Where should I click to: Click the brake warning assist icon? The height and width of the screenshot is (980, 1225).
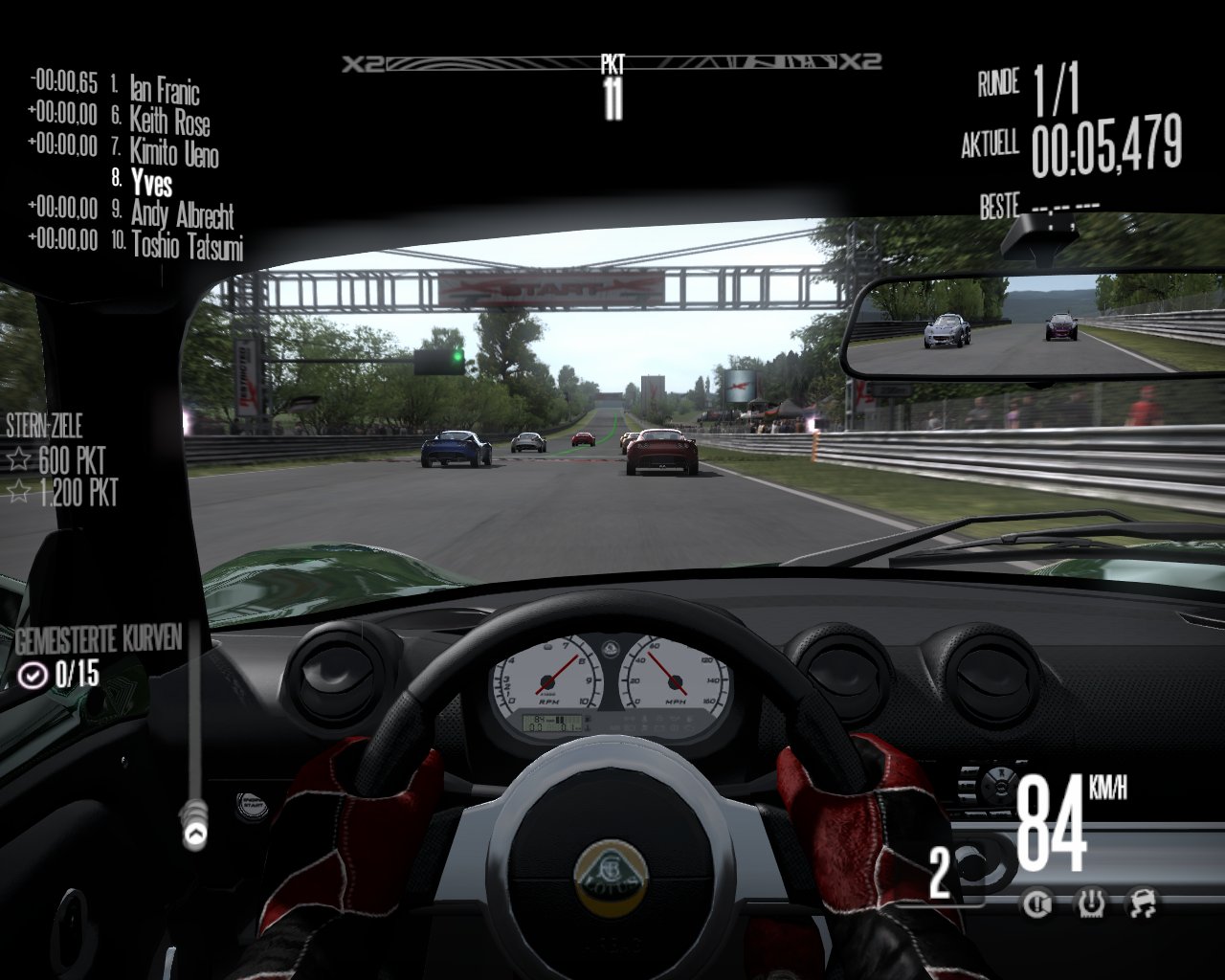[x=1036, y=902]
